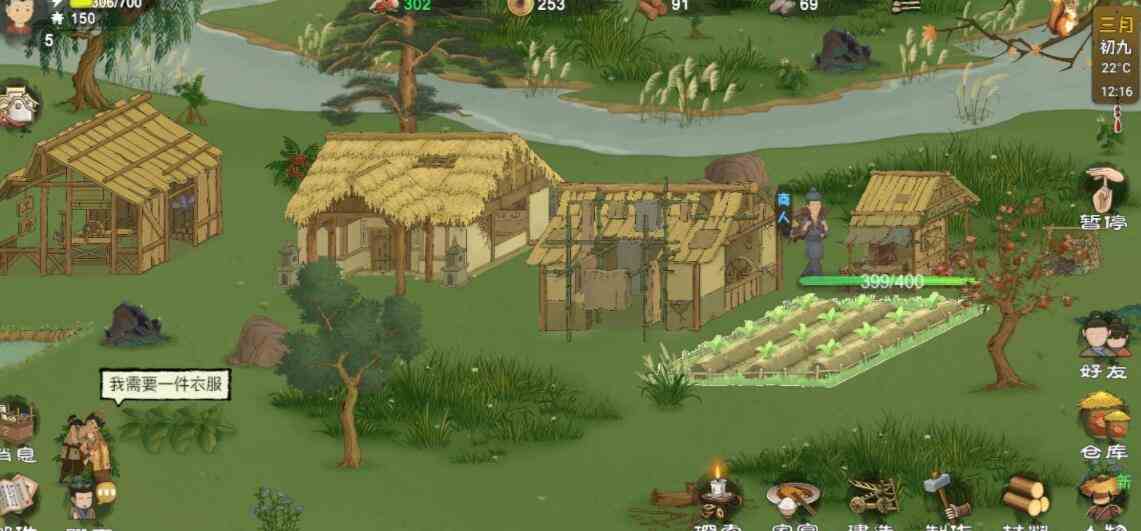Open the wood logs materials menu

click(1024, 497)
